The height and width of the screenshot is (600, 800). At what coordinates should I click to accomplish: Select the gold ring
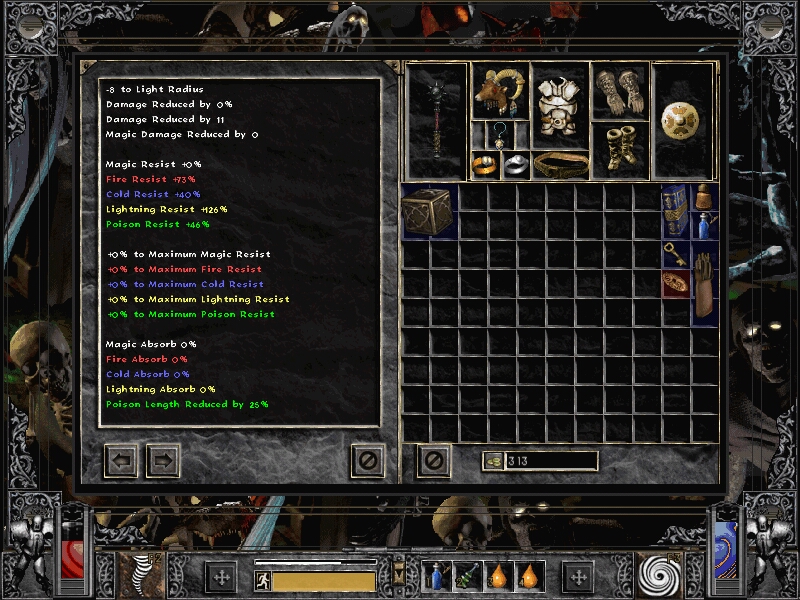pos(485,165)
